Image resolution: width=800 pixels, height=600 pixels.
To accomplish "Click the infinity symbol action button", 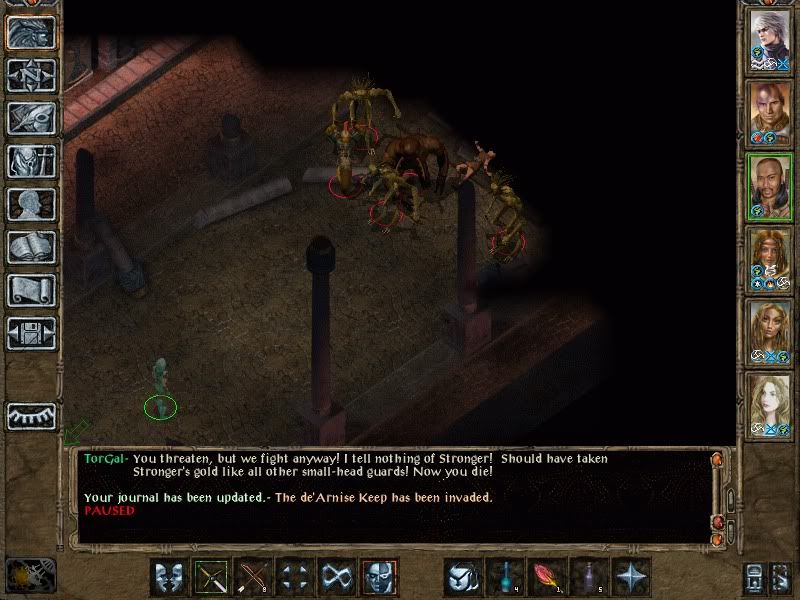I will click(338, 577).
